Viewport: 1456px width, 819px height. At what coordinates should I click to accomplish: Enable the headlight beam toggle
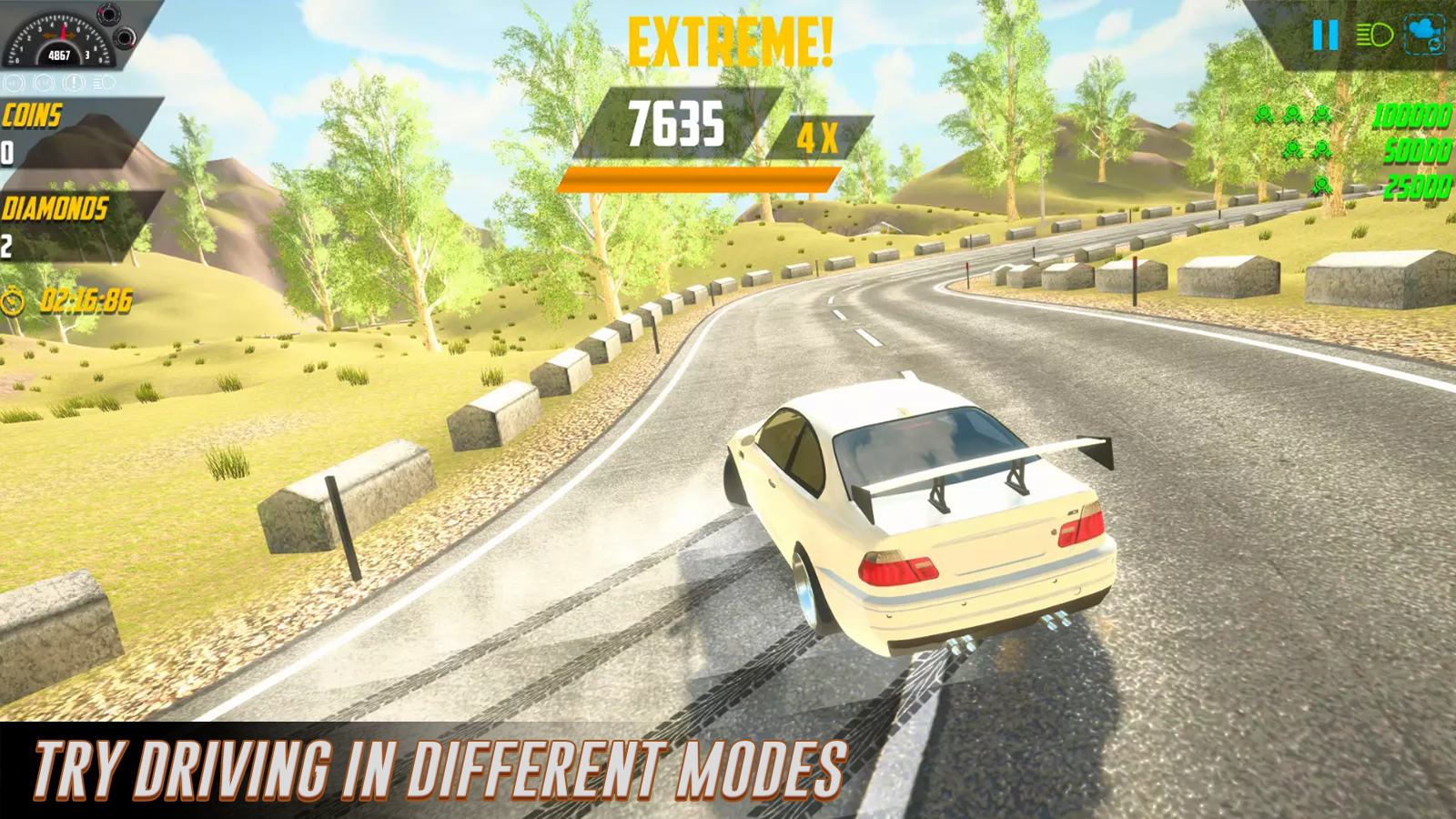point(1377,35)
